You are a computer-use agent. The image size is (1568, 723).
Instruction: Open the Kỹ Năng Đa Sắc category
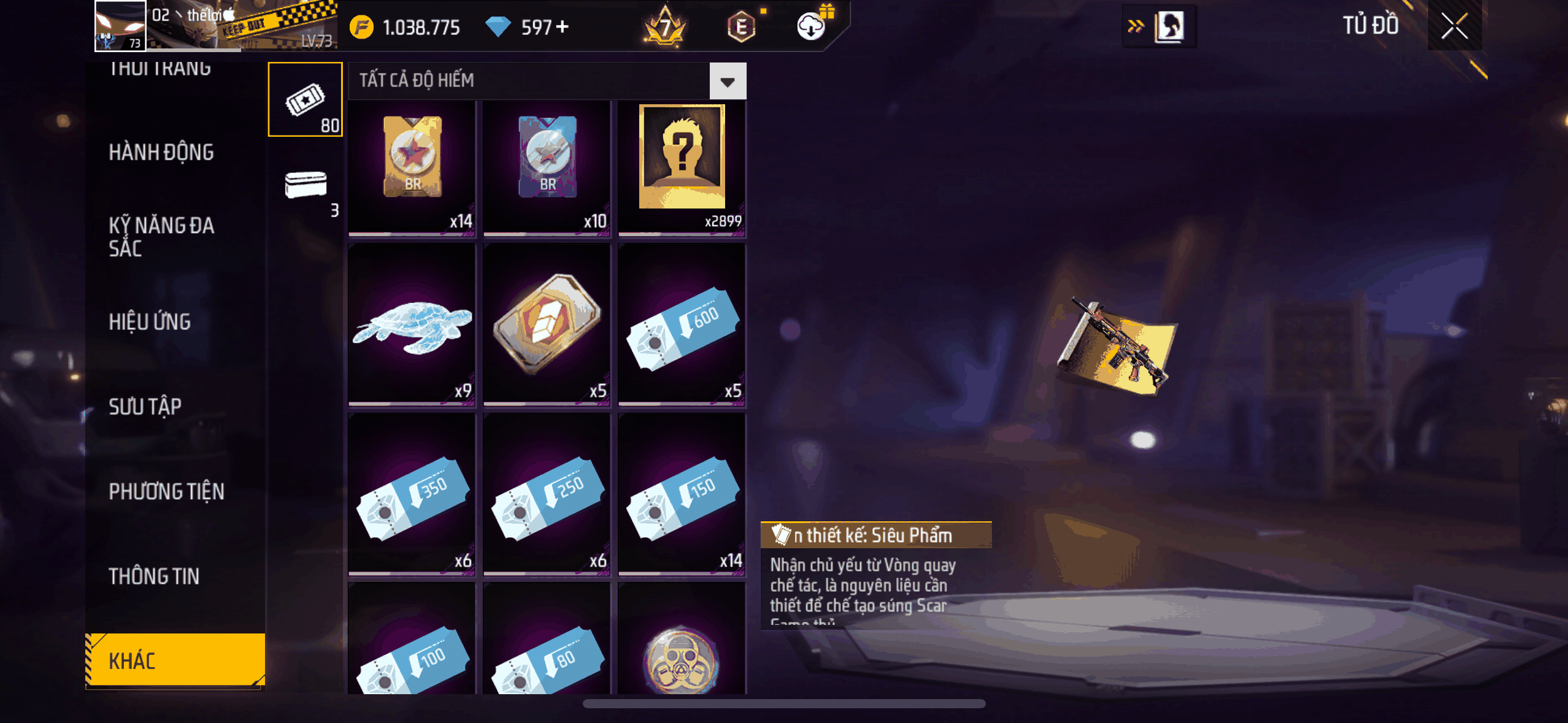tap(161, 237)
